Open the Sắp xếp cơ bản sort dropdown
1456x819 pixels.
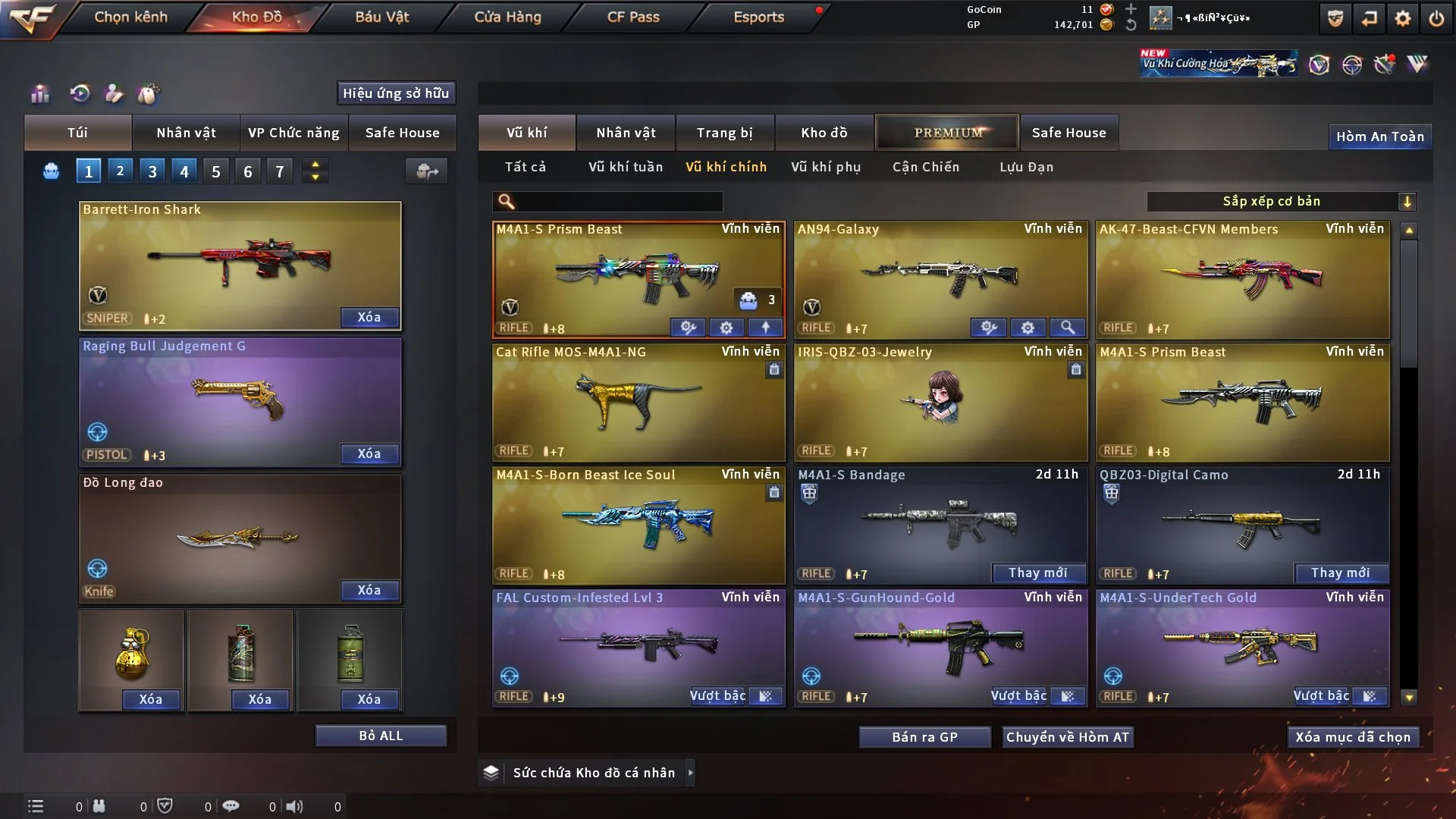[1280, 201]
